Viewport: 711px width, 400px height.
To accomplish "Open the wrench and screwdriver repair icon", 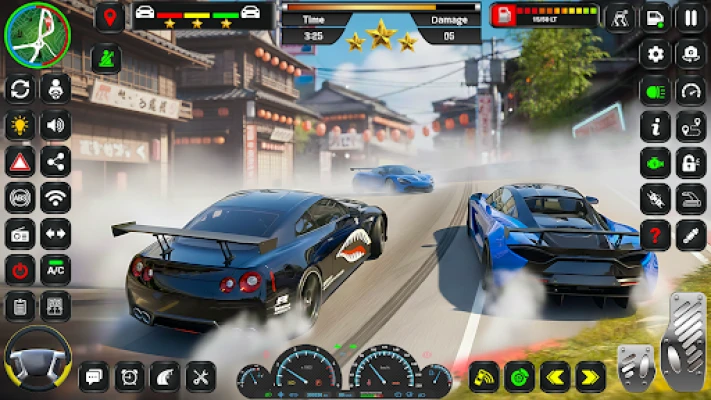I will pos(200,376).
